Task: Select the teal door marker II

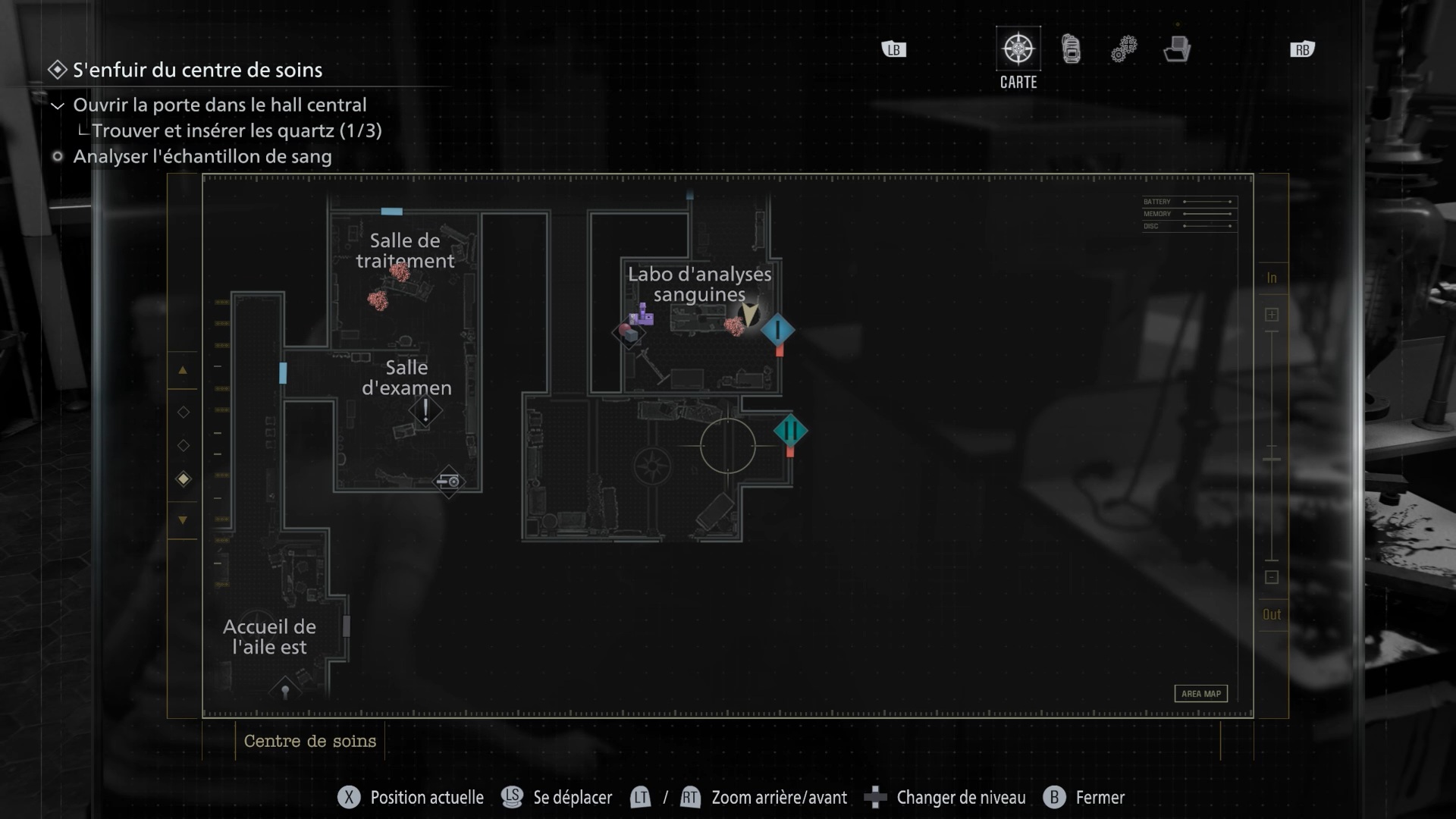Action: coord(790,431)
